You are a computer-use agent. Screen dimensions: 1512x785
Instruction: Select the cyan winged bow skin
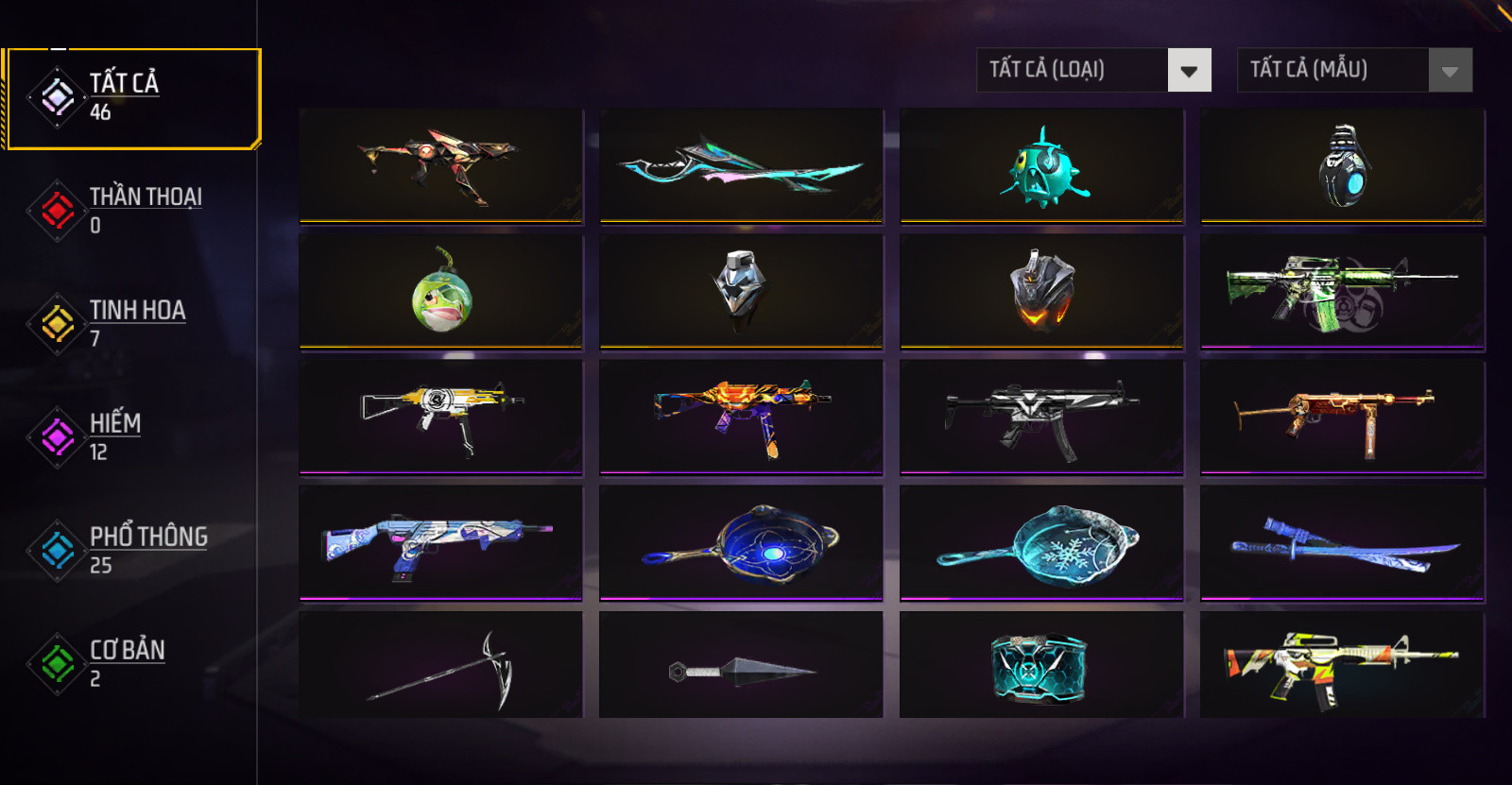coord(741,167)
